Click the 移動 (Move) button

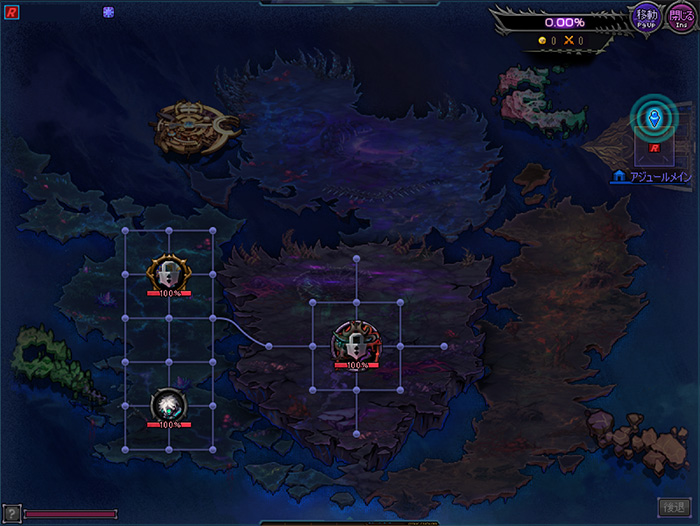pos(647,17)
